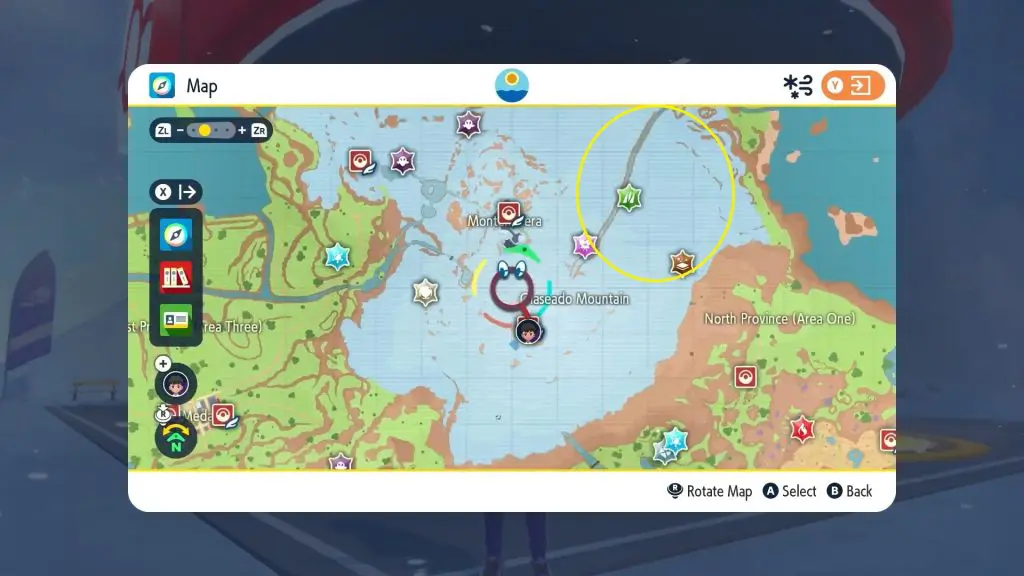Click the Map app icon in header
1024x576 pixels.
click(162, 86)
